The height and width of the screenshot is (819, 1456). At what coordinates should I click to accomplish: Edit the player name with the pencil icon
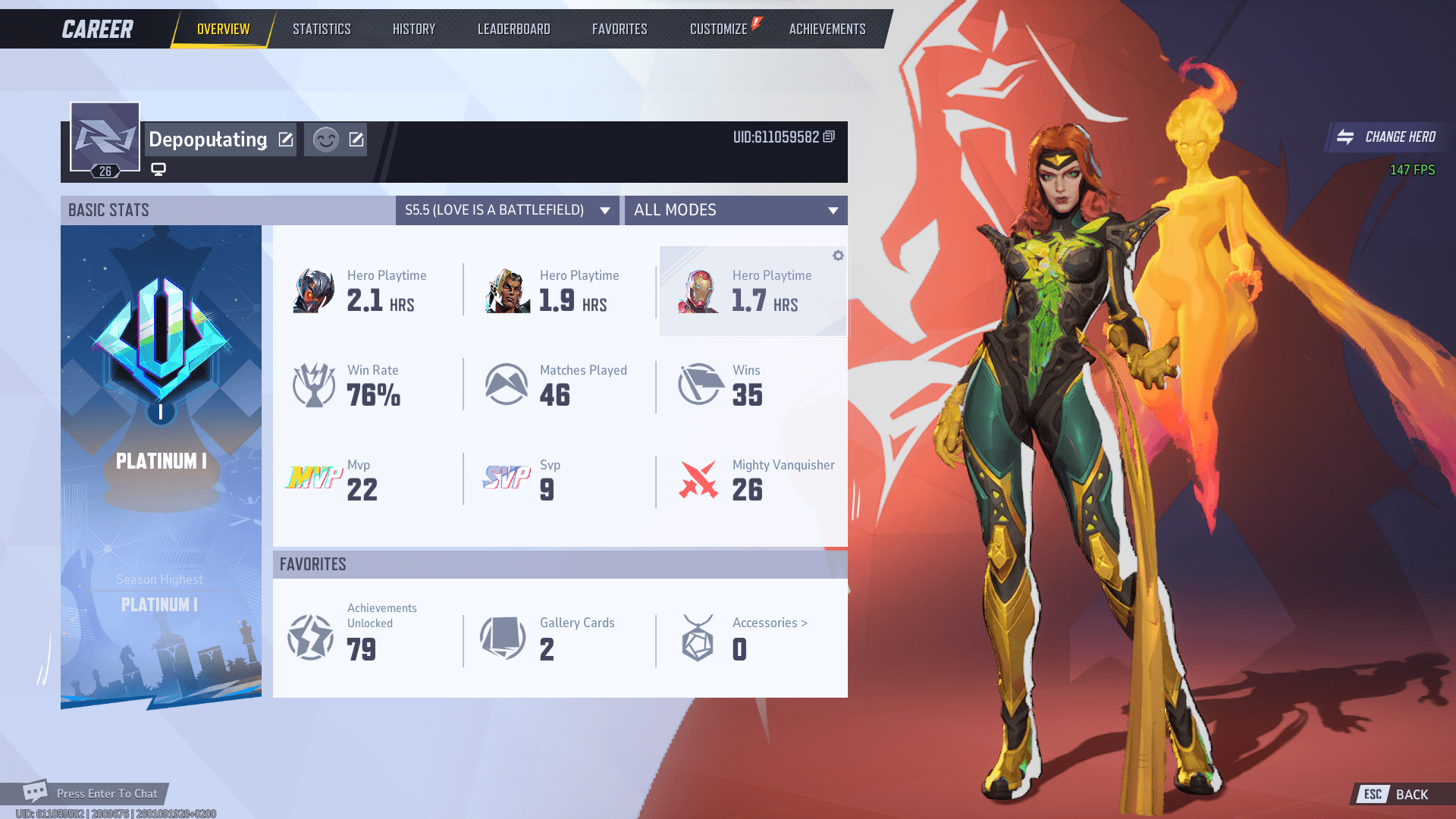[x=285, y=139]
